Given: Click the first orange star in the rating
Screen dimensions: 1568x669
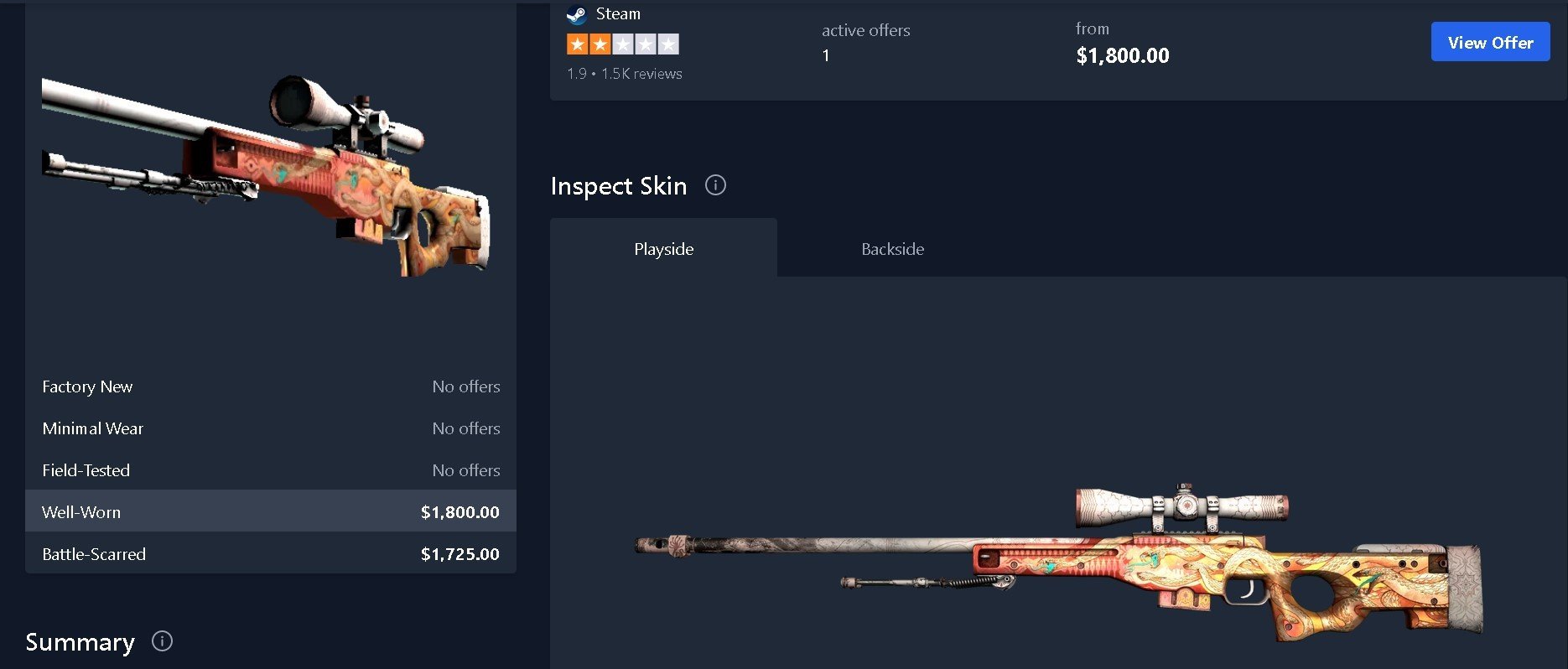Looking at the screenshot, I should coord(576,43).
